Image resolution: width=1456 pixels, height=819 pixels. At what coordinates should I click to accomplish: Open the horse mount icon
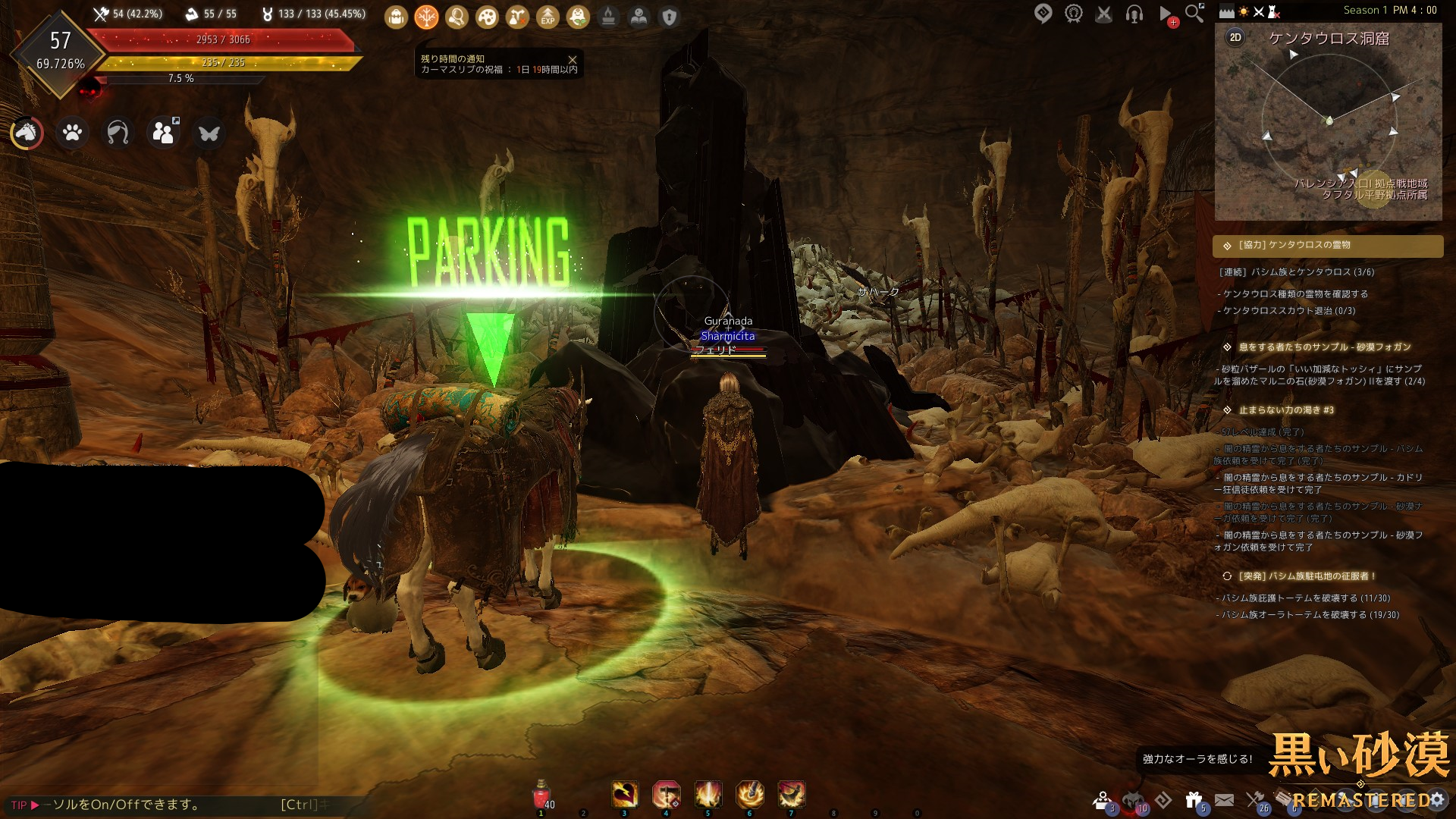coord(27,133)
